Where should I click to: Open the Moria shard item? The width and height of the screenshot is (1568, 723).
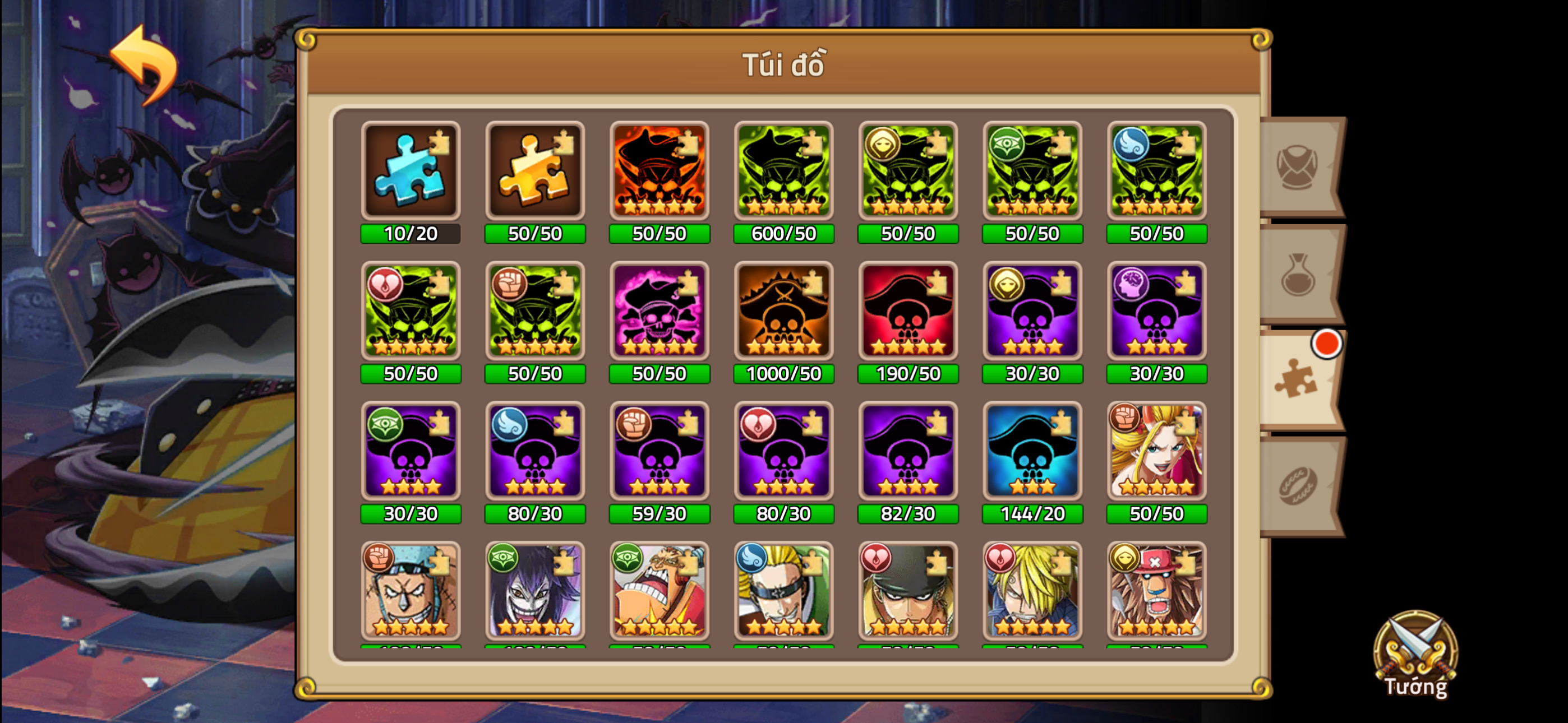[x=534, y=594]
